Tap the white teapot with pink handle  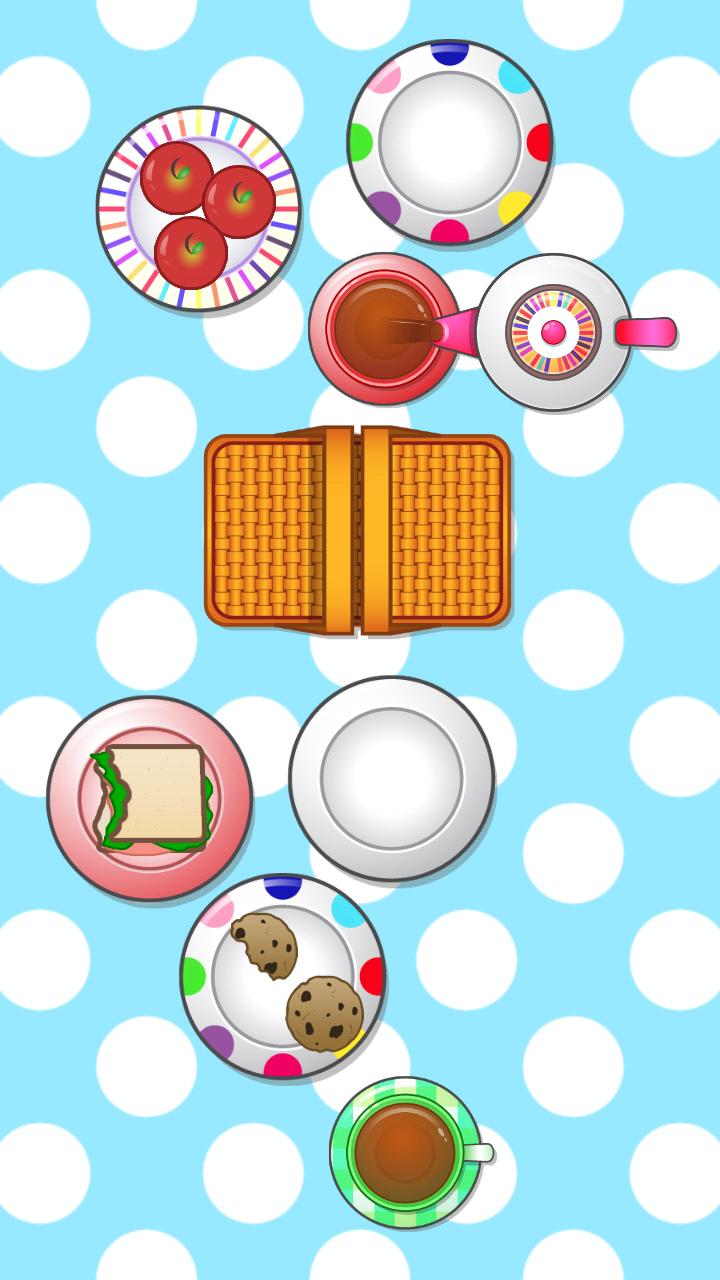(x=553, y=332)
